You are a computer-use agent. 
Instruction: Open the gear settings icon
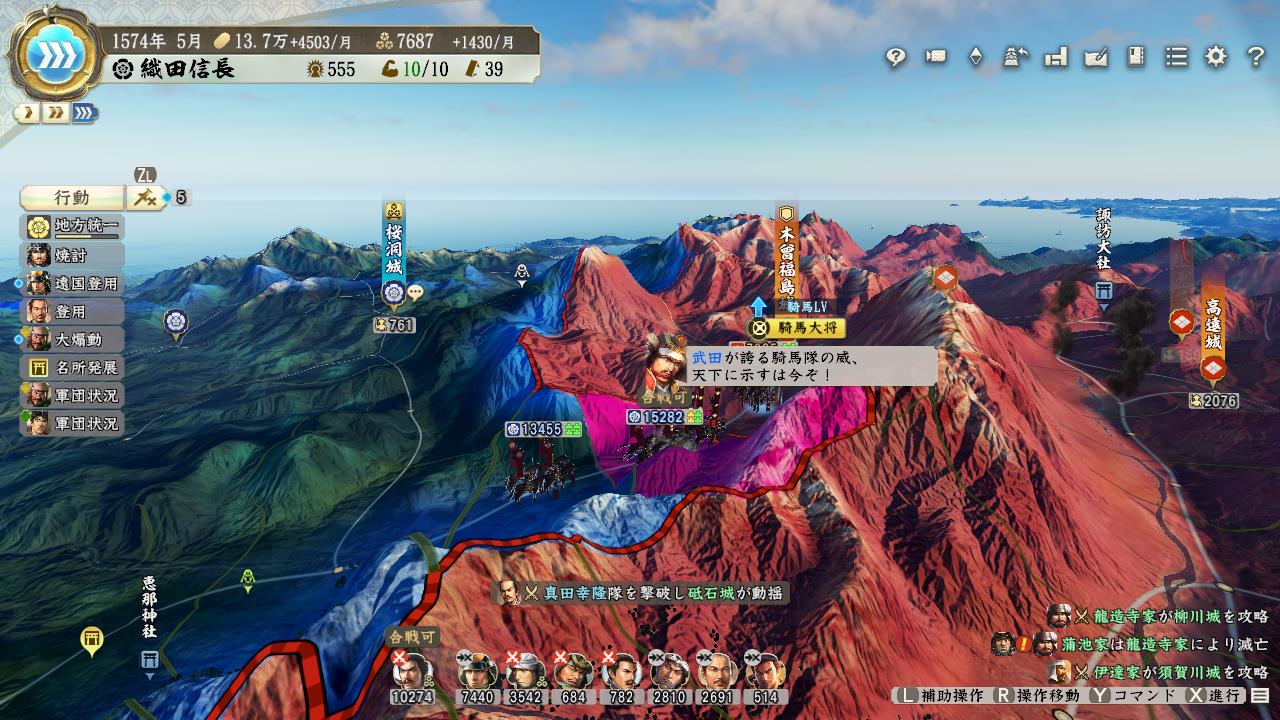tap(1216, 57)
